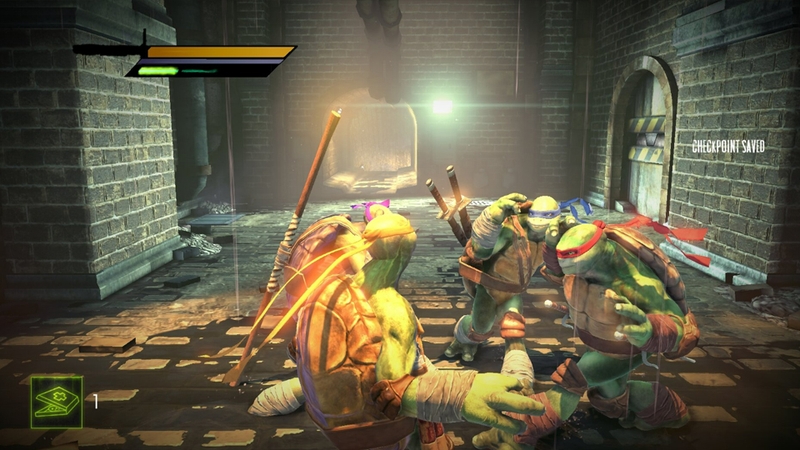The image size is (800, 450).
Task: Use the green pizza box healing item
Action: pos(56,402)
